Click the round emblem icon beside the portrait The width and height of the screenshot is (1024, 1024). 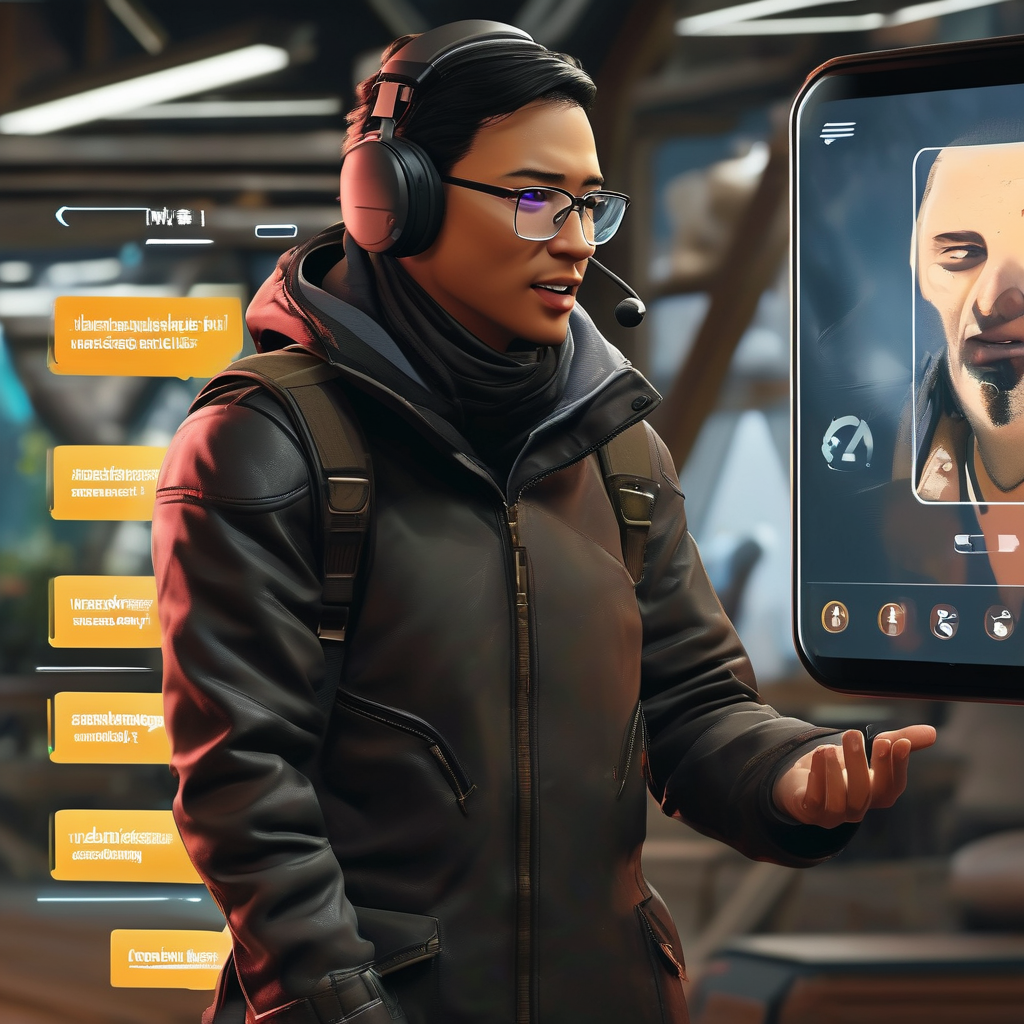click(847, 443)
